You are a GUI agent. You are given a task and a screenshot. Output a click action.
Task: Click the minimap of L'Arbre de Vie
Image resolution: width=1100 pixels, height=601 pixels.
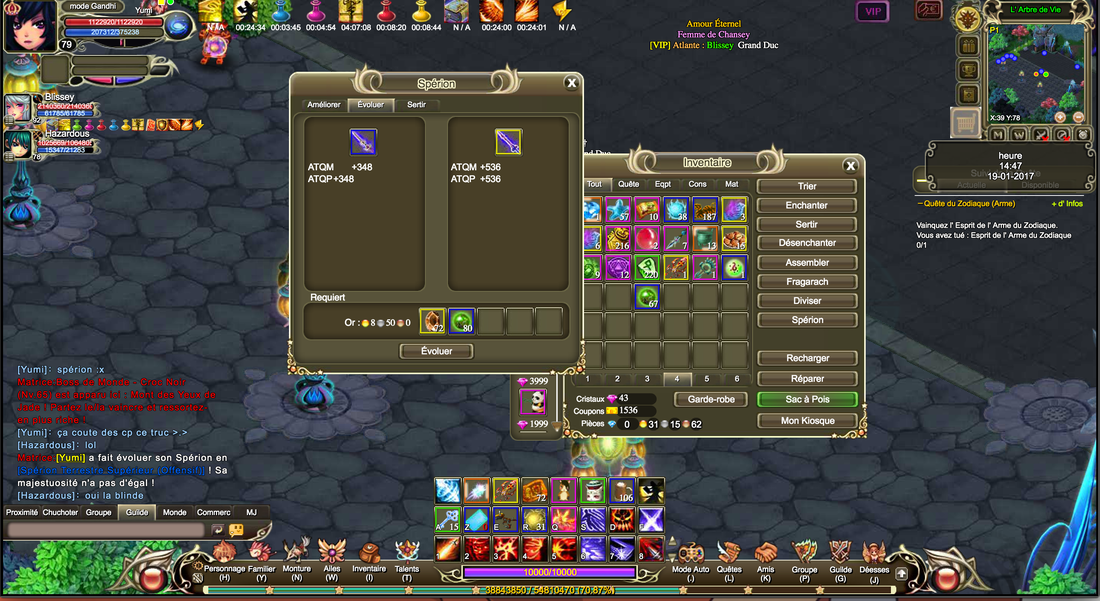[1035, 66]
